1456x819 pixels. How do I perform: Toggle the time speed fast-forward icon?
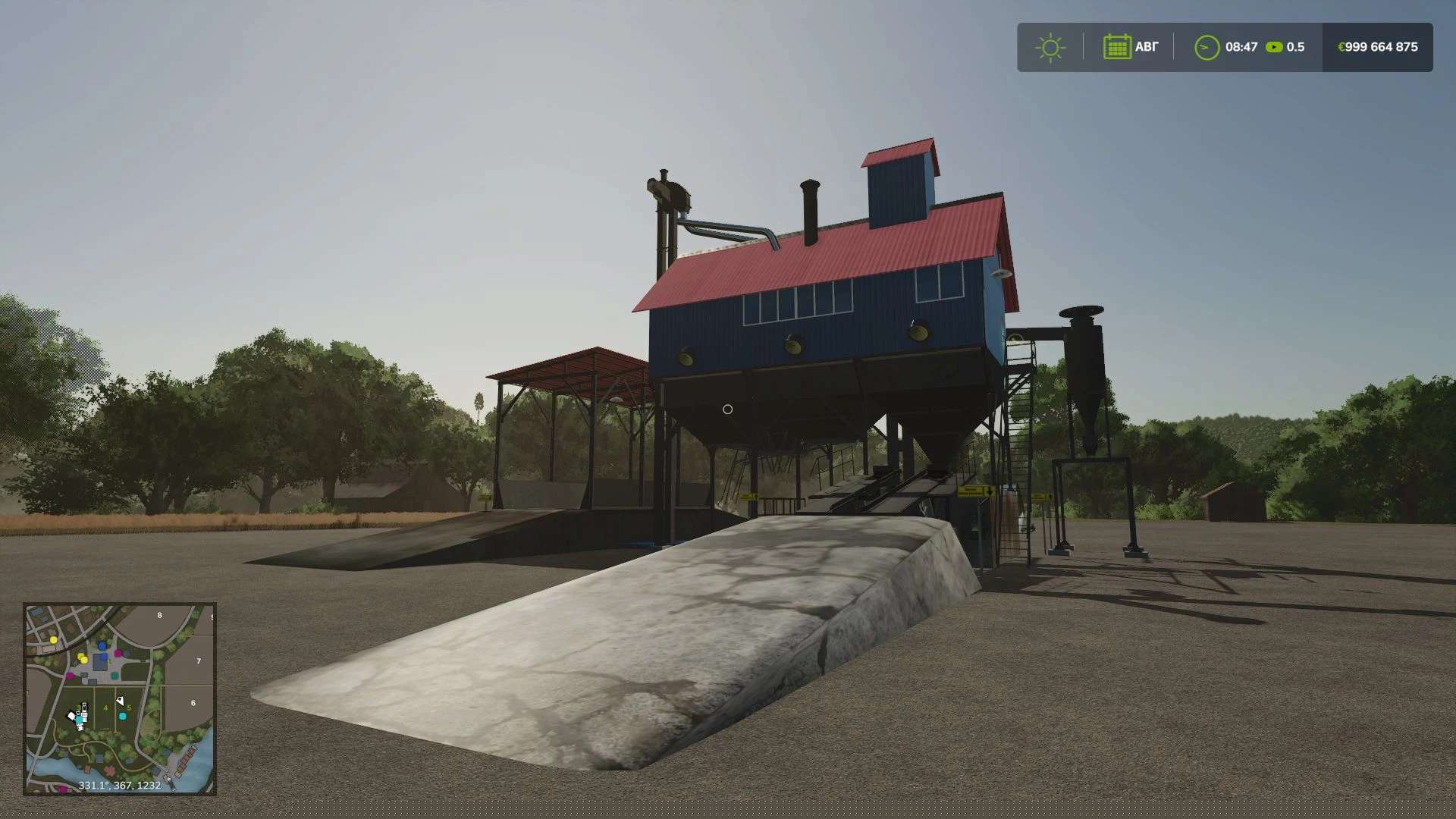1274,47
